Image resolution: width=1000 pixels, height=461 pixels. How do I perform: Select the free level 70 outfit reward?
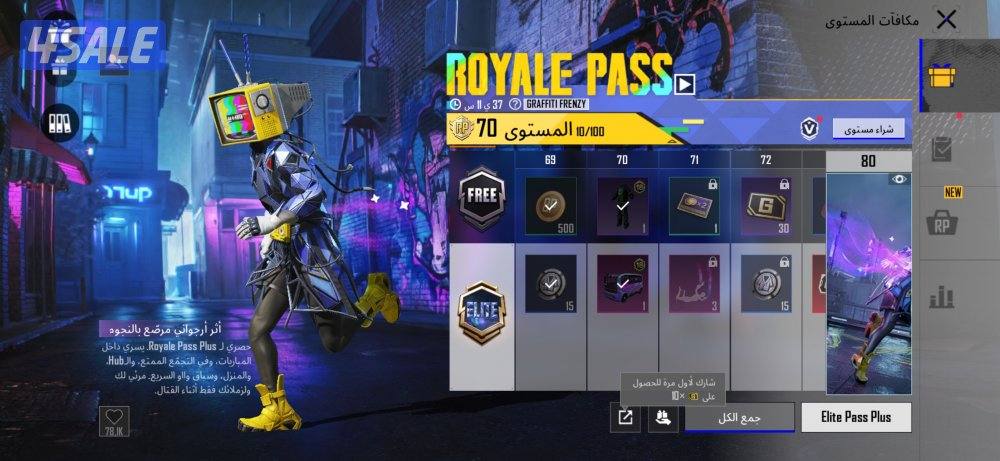pyautogui.click(x=622, y=205)
